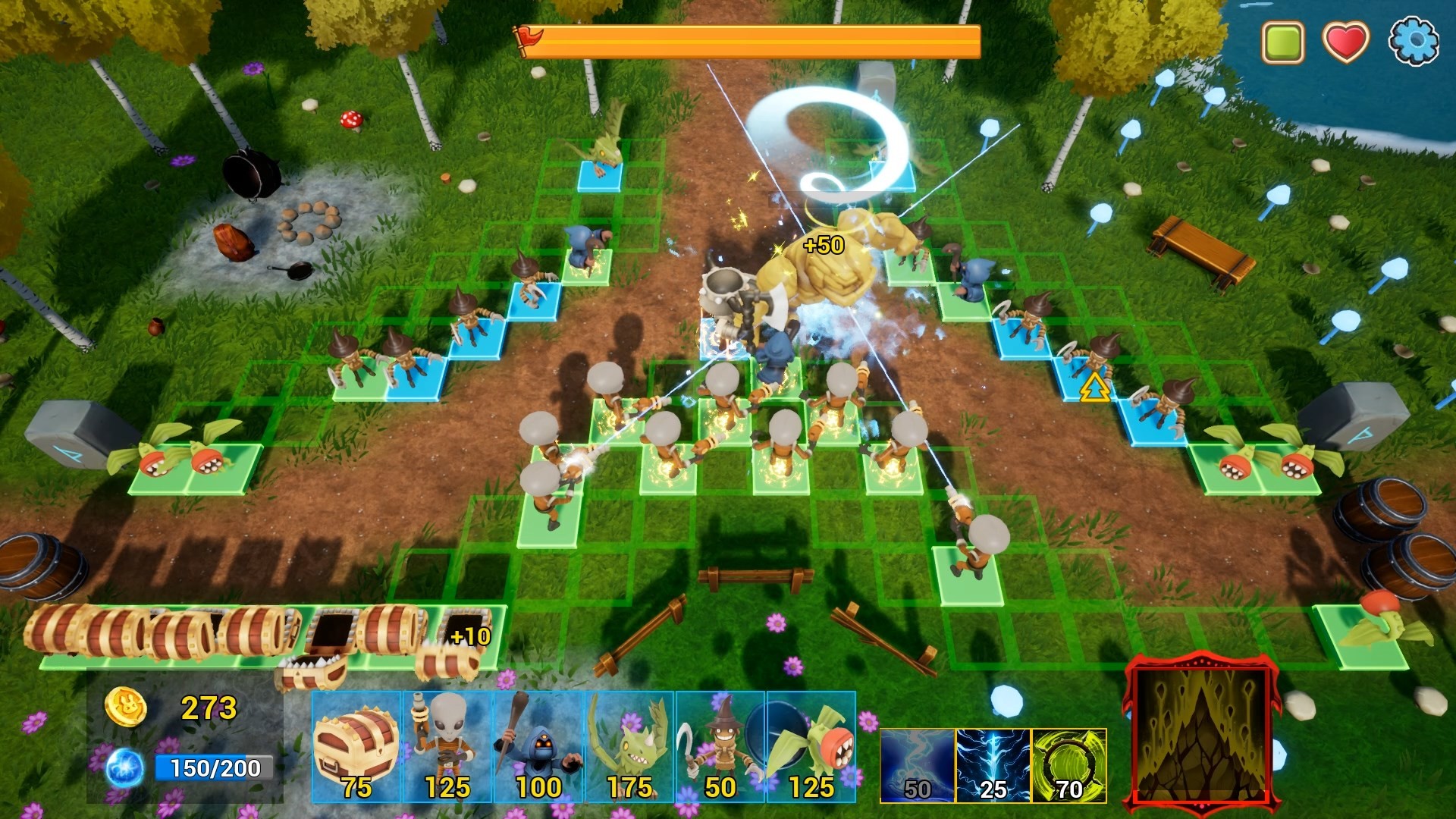1456x819 pixels.
Task: Cast the lightning spell costing 25
Action: 994,766
